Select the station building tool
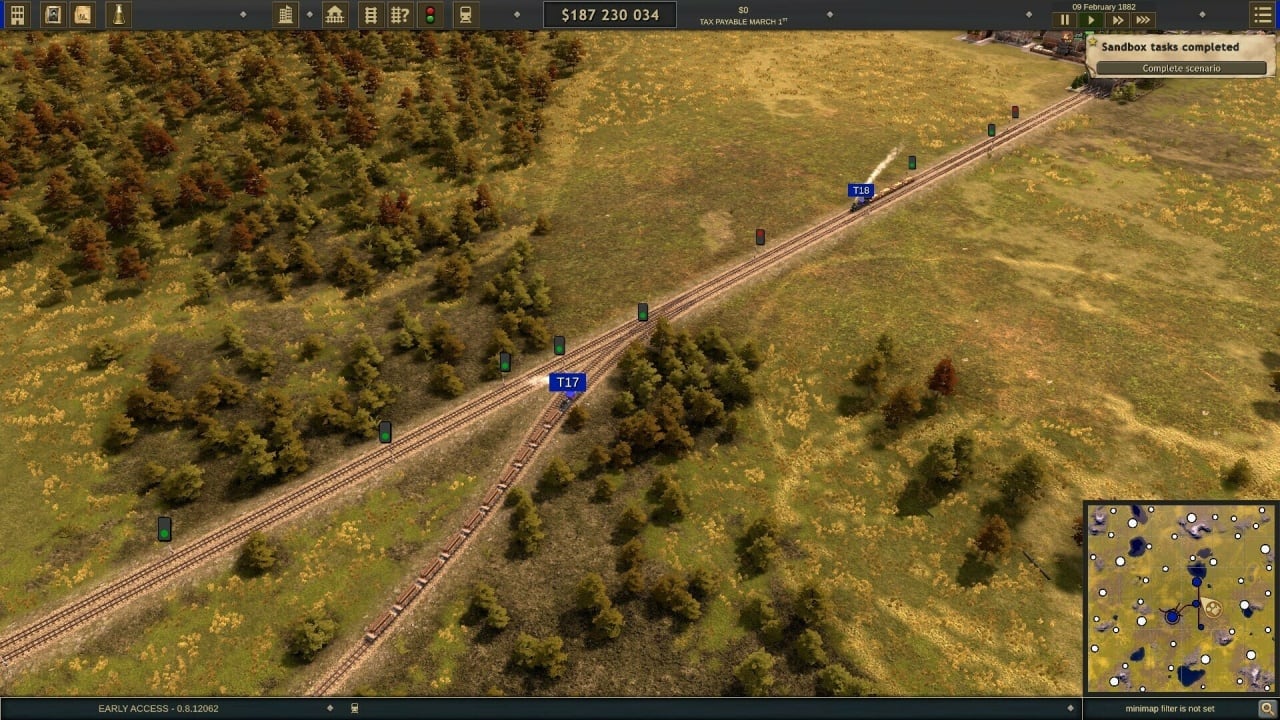The image size is (1280, 720). [x=335, y=15]
